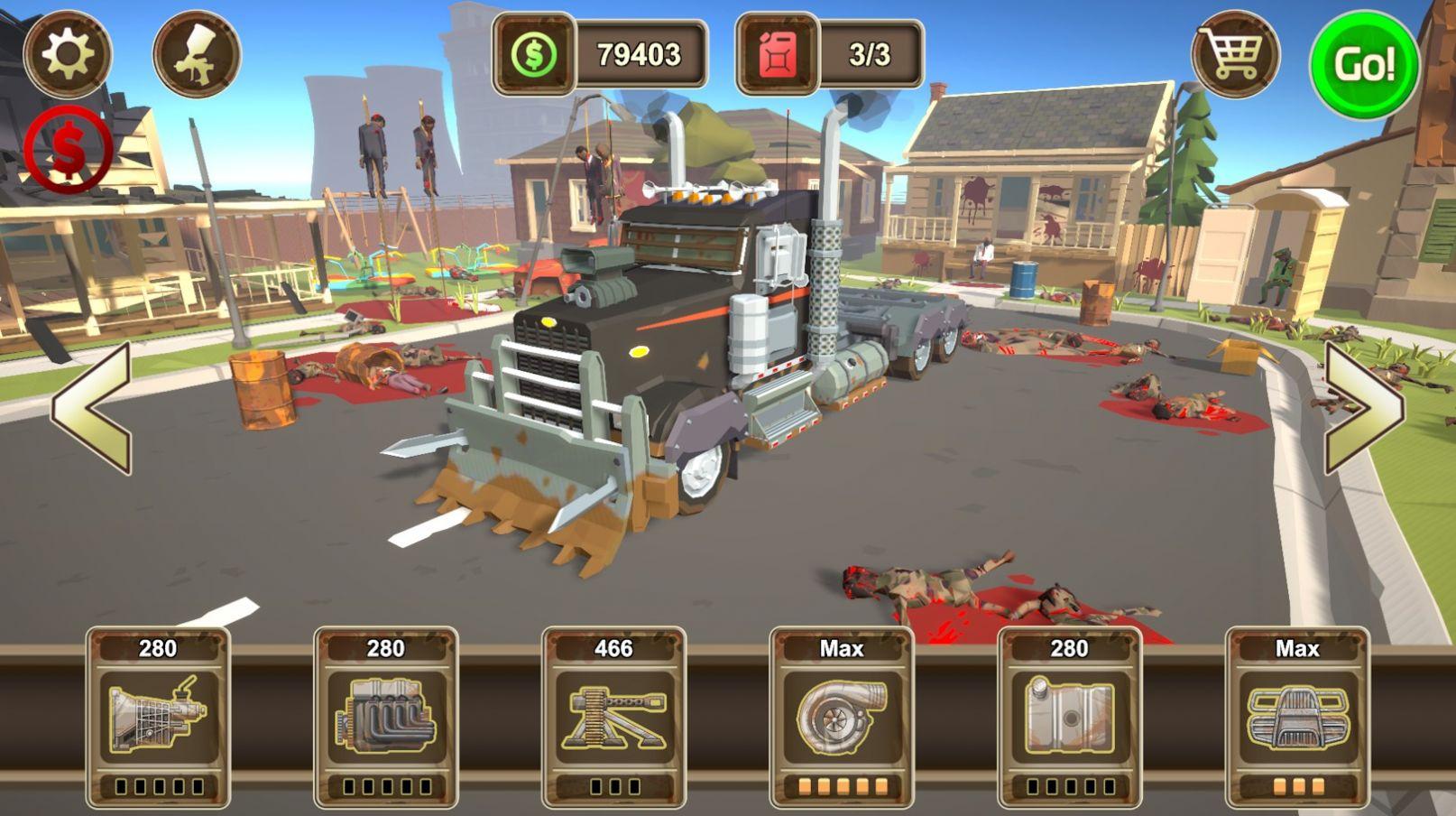
Task: Open the gear settings menu
Action: coord(68,54)
